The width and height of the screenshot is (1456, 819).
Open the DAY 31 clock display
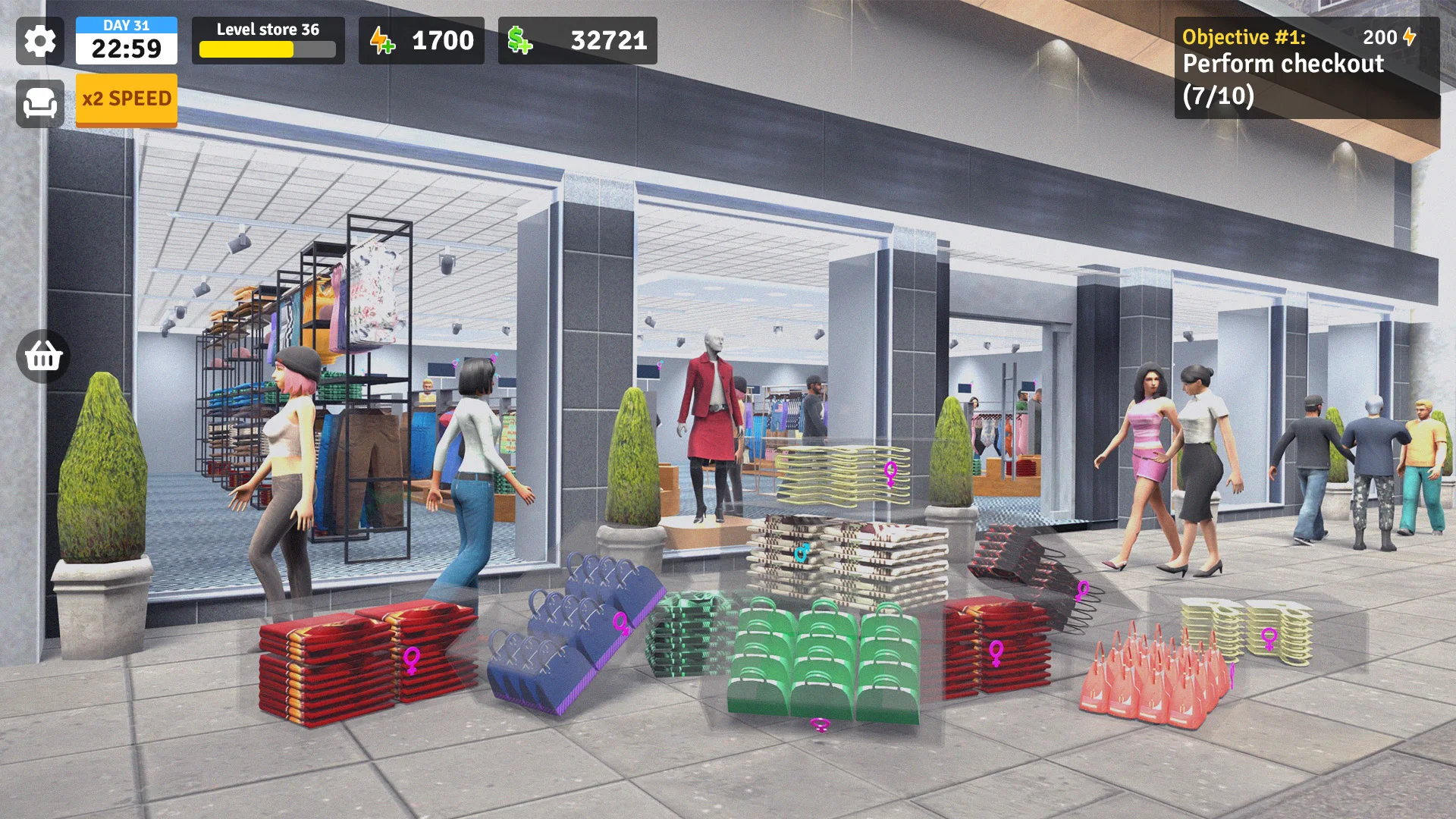[126, 25]
